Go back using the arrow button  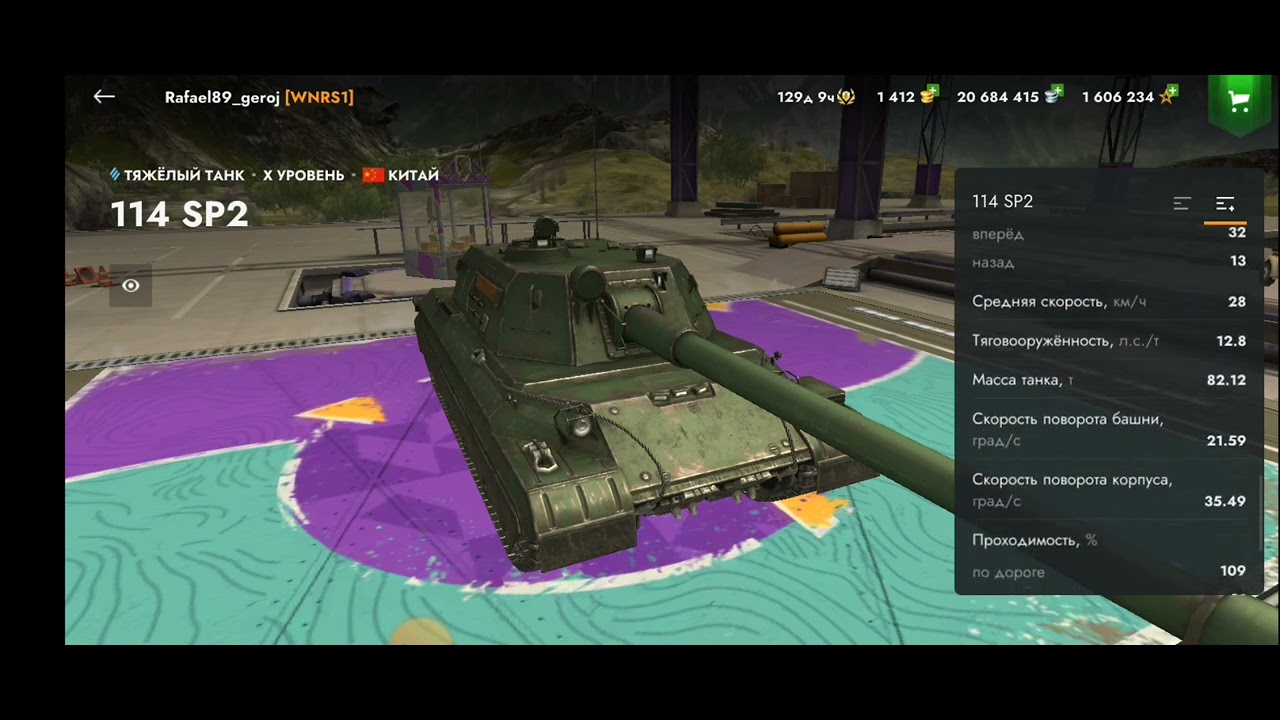104,97
